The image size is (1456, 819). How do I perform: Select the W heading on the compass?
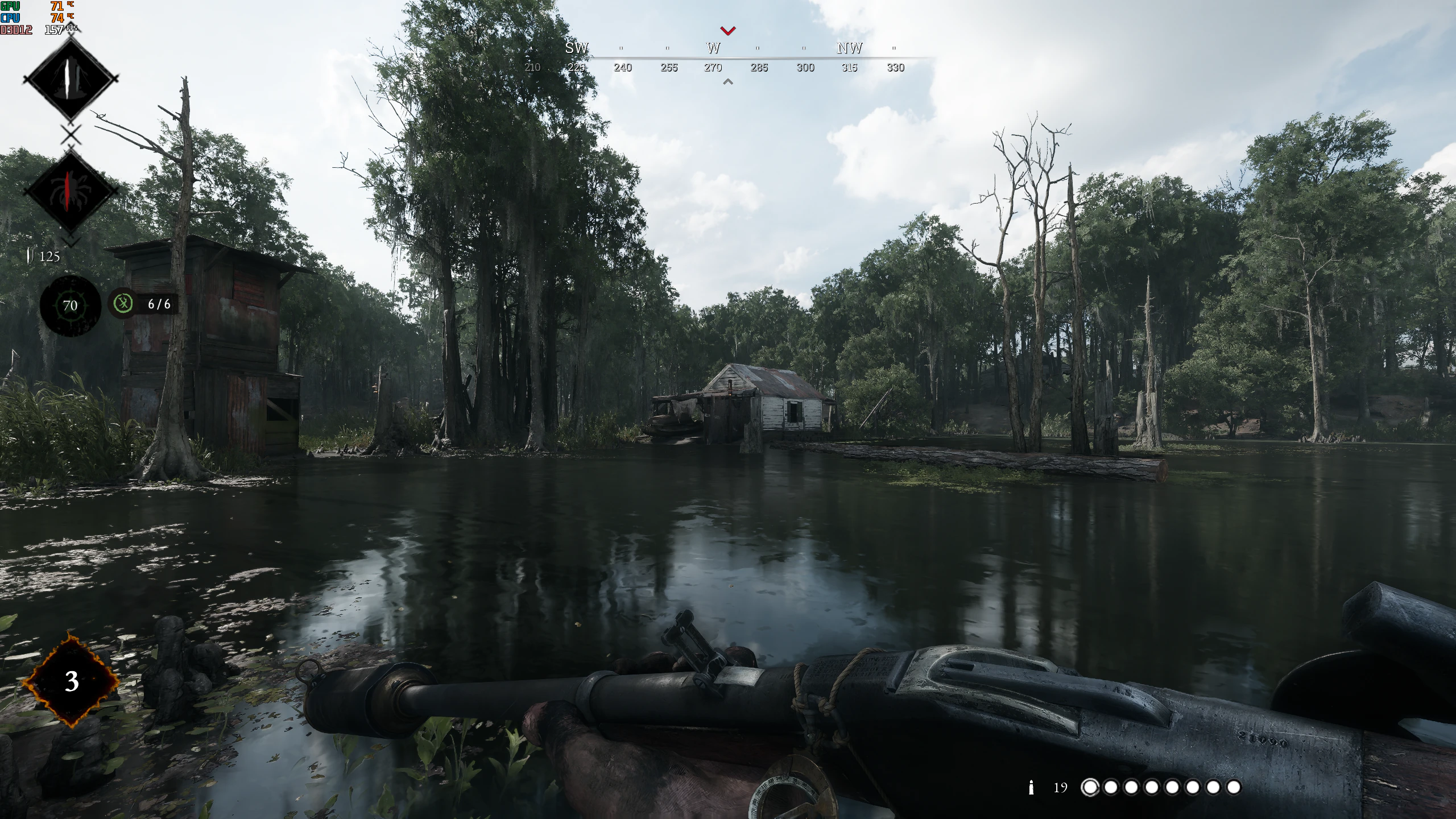[714, 49]
